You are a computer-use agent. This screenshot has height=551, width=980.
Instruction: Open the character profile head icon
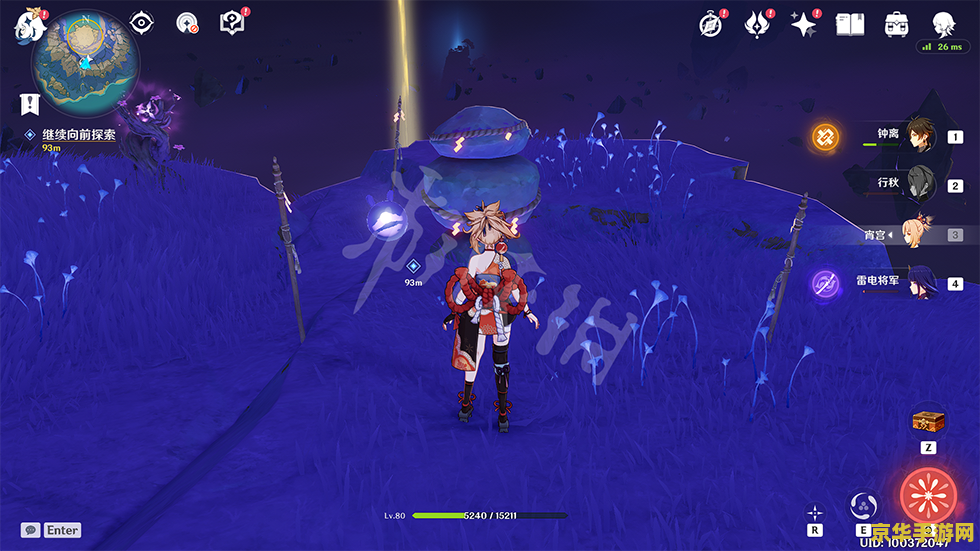tap(942, 25)
